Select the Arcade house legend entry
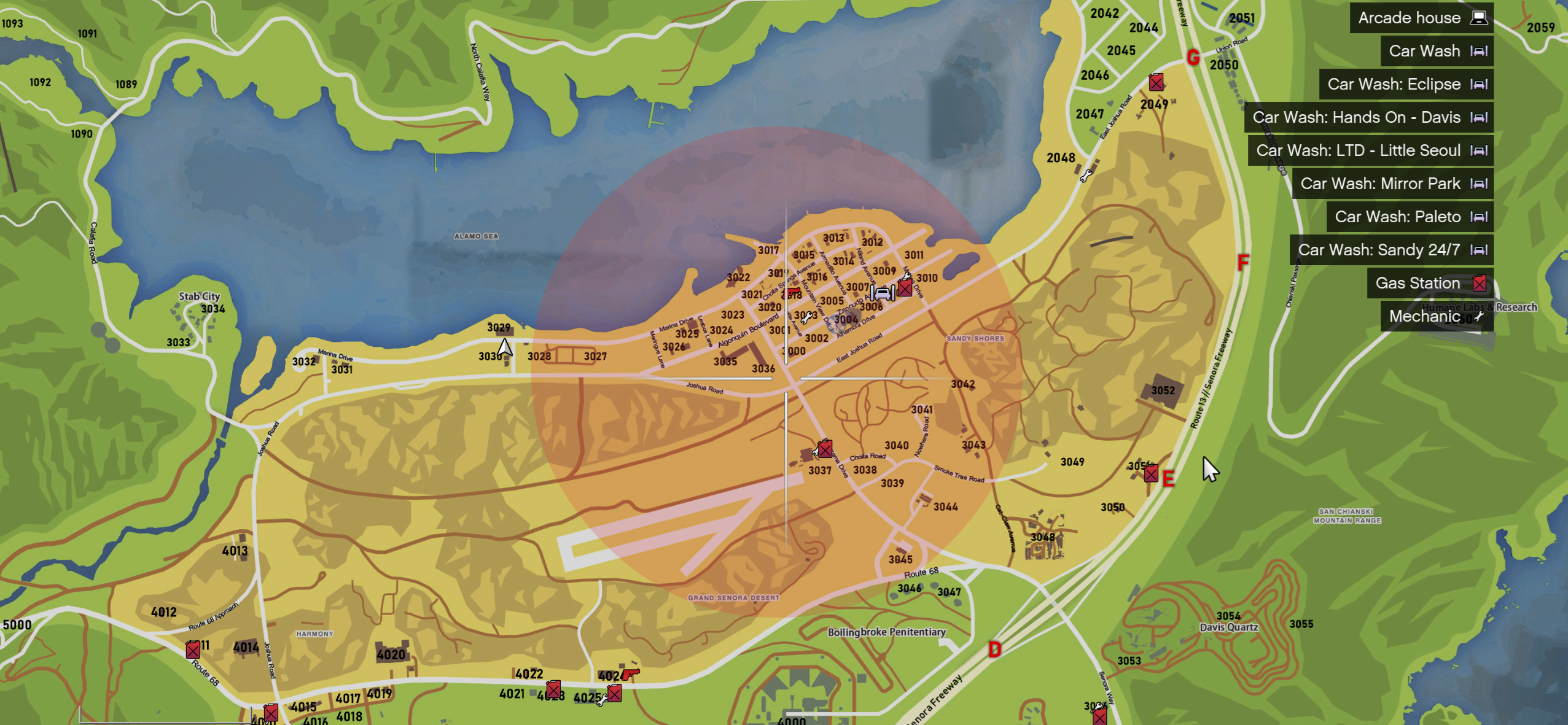Image resolution: width=1568 pixels, height=725 pixels. pyautogui.click(x=1421, y=18)
